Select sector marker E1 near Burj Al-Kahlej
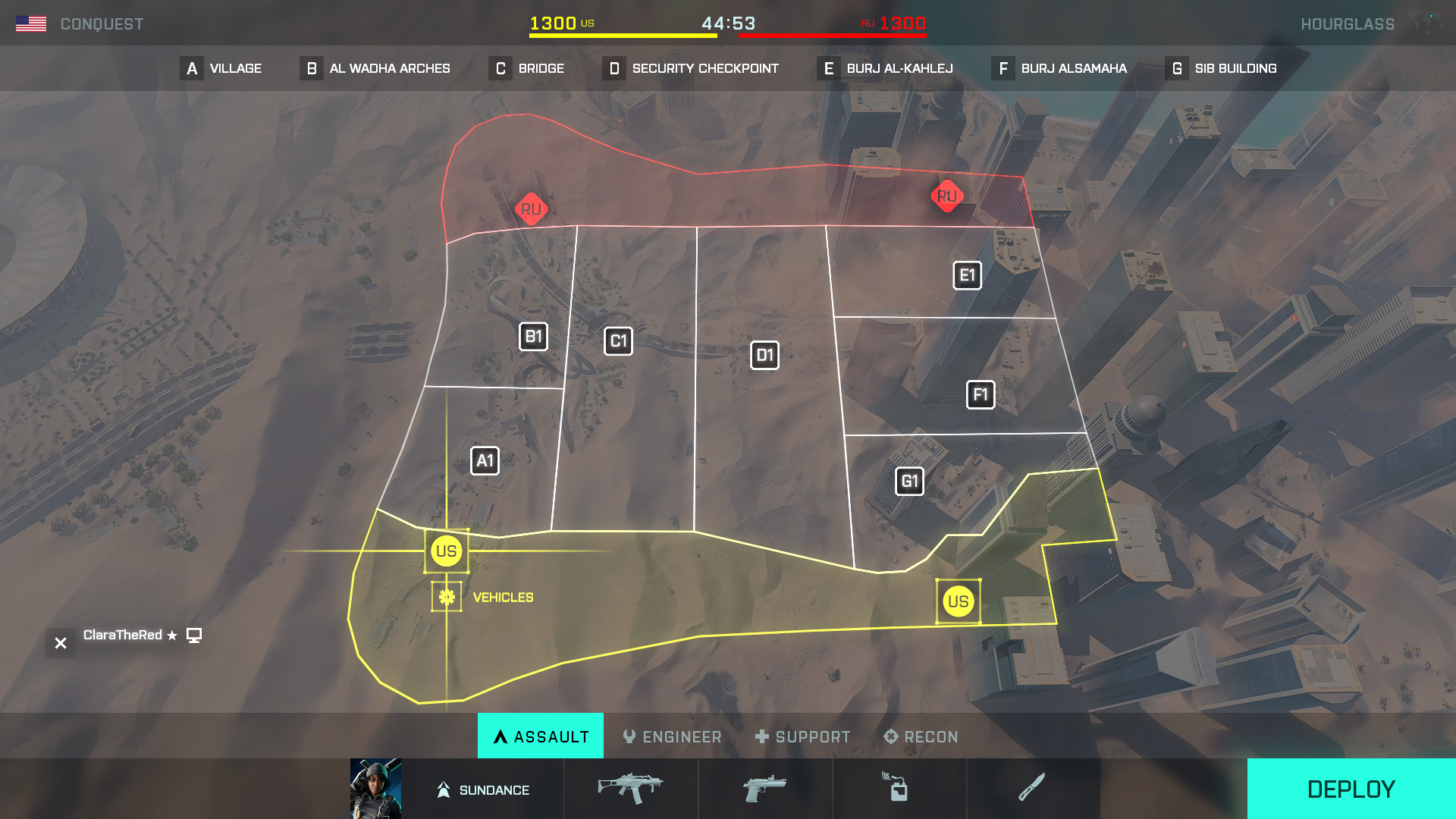Screen dimensions: 1456x819 coord(967,275)
